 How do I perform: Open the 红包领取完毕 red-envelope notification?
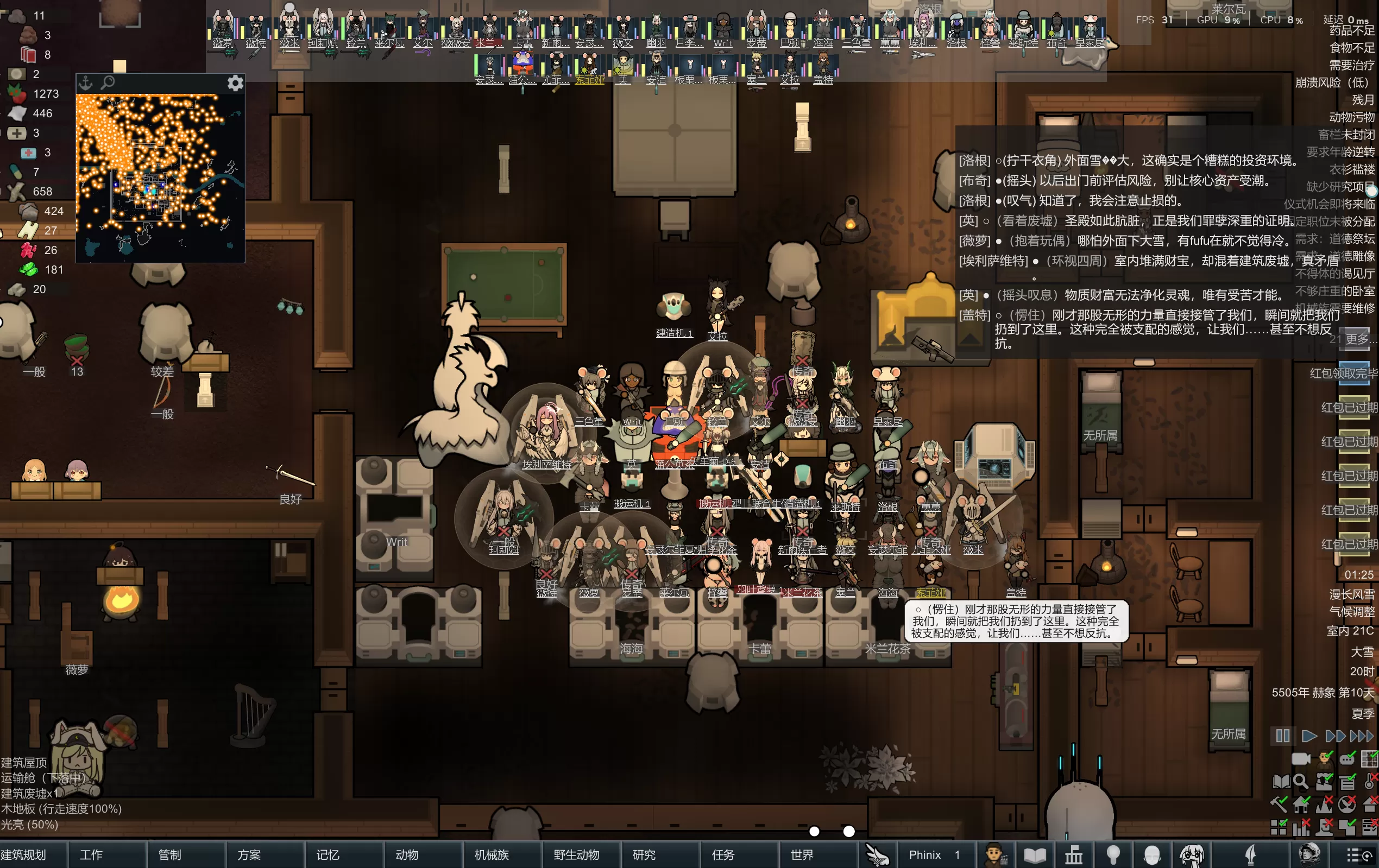point(1344,373)
